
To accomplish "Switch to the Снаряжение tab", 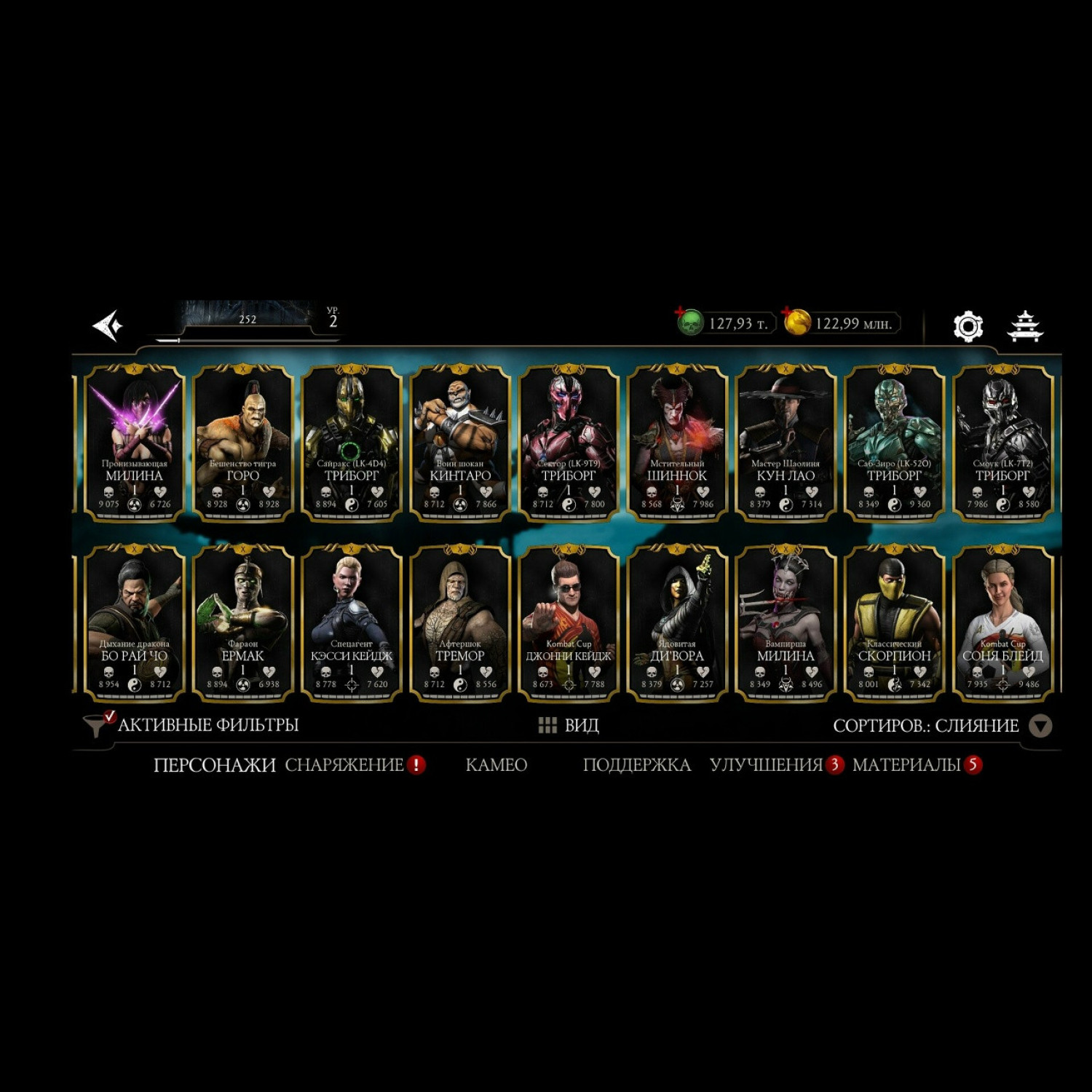I will point(344,765).
